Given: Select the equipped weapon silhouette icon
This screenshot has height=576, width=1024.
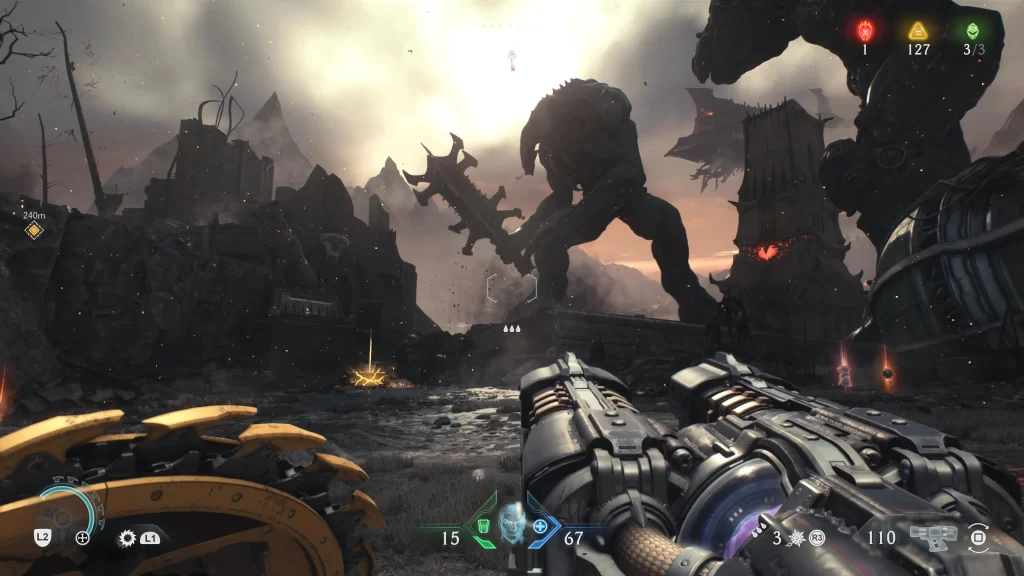Looking at the screenshot, I should (932, 537).
